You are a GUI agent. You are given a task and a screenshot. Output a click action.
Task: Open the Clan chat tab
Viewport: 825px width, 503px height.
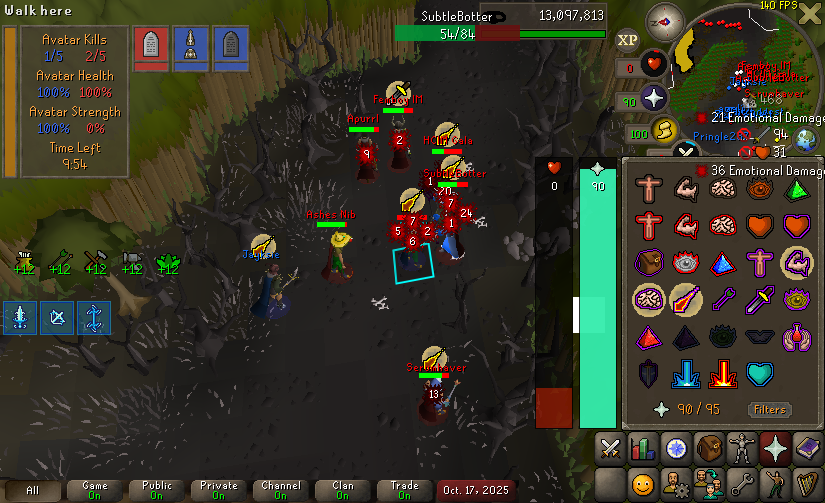(x=343, y=490)
